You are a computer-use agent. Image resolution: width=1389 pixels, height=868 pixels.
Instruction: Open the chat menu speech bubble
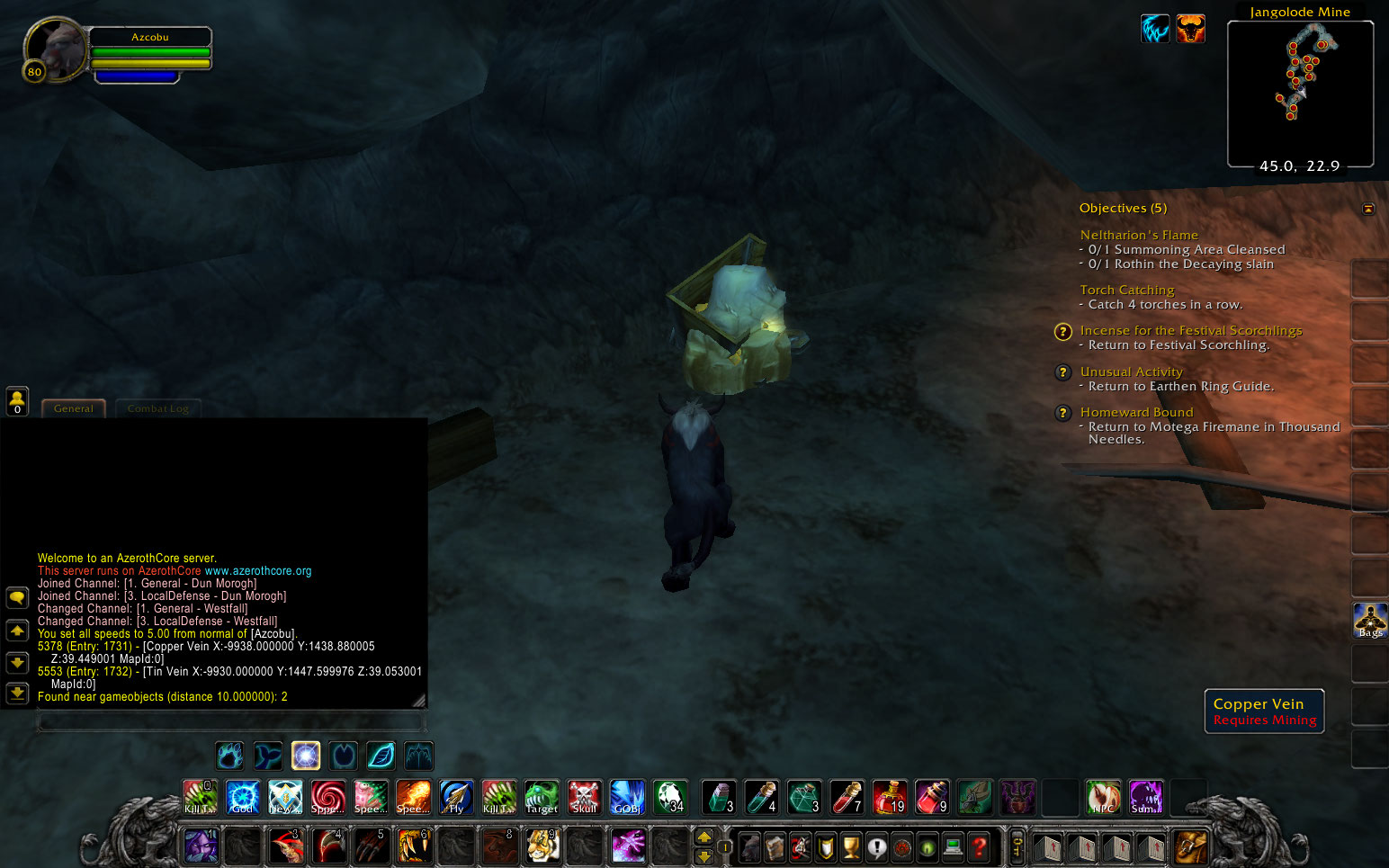17,596
